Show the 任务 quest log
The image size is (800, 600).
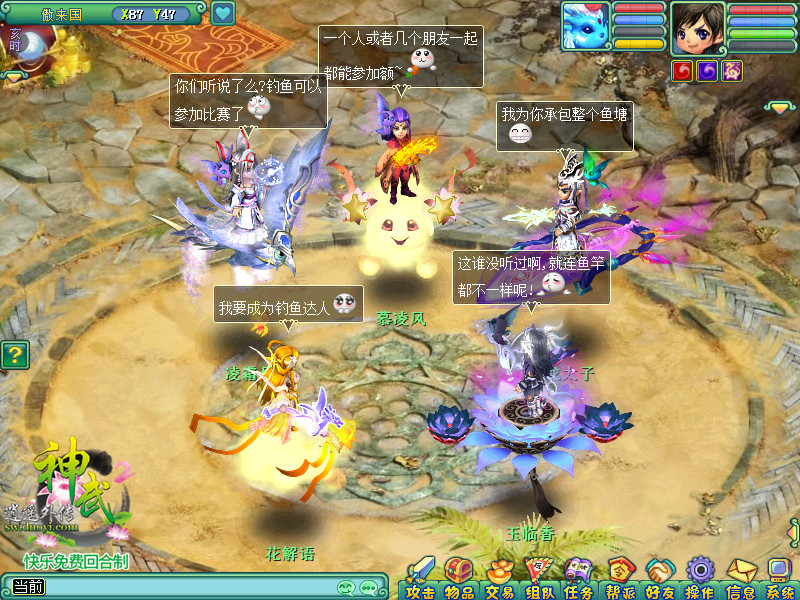point(578,577)
